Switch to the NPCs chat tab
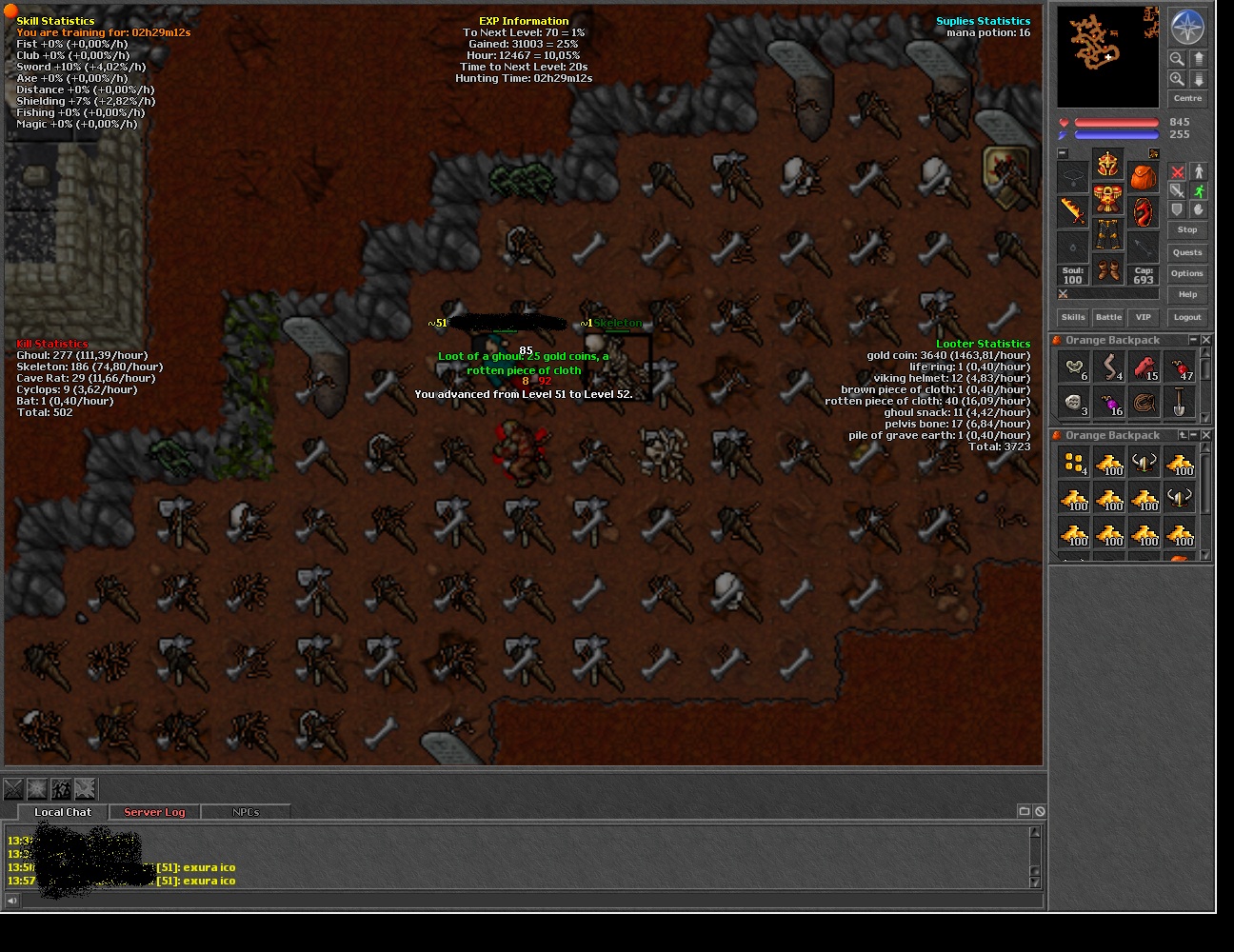1234x952 pixels. click(246, 812)
